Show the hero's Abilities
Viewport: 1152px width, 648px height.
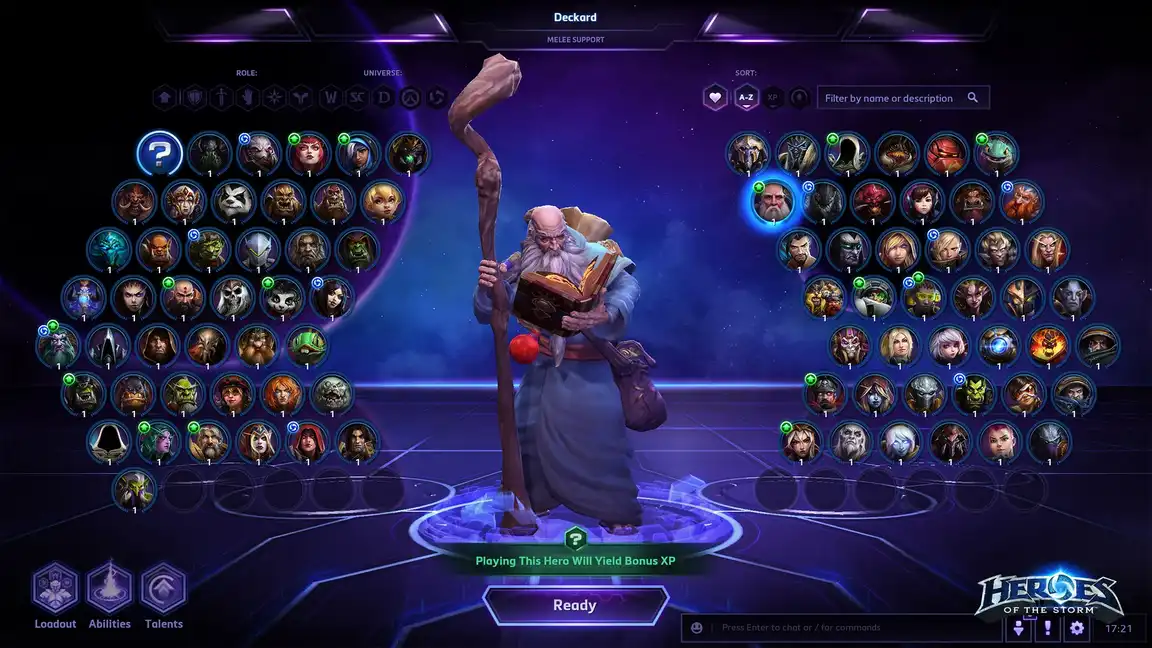point(110,589)
